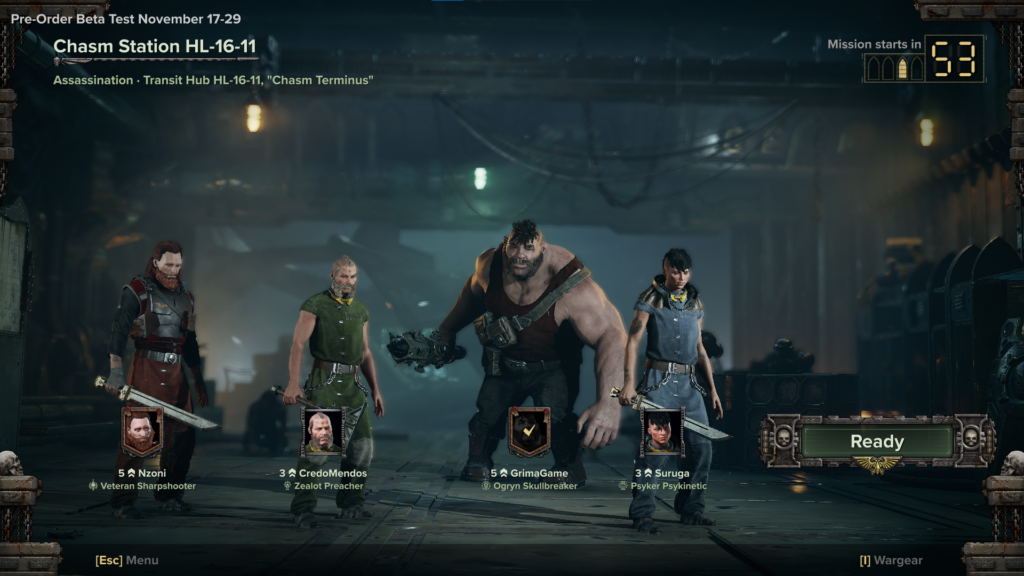Screen dimensions: 1024x576
Task: Click the Ready button
Action: point(876,442)
